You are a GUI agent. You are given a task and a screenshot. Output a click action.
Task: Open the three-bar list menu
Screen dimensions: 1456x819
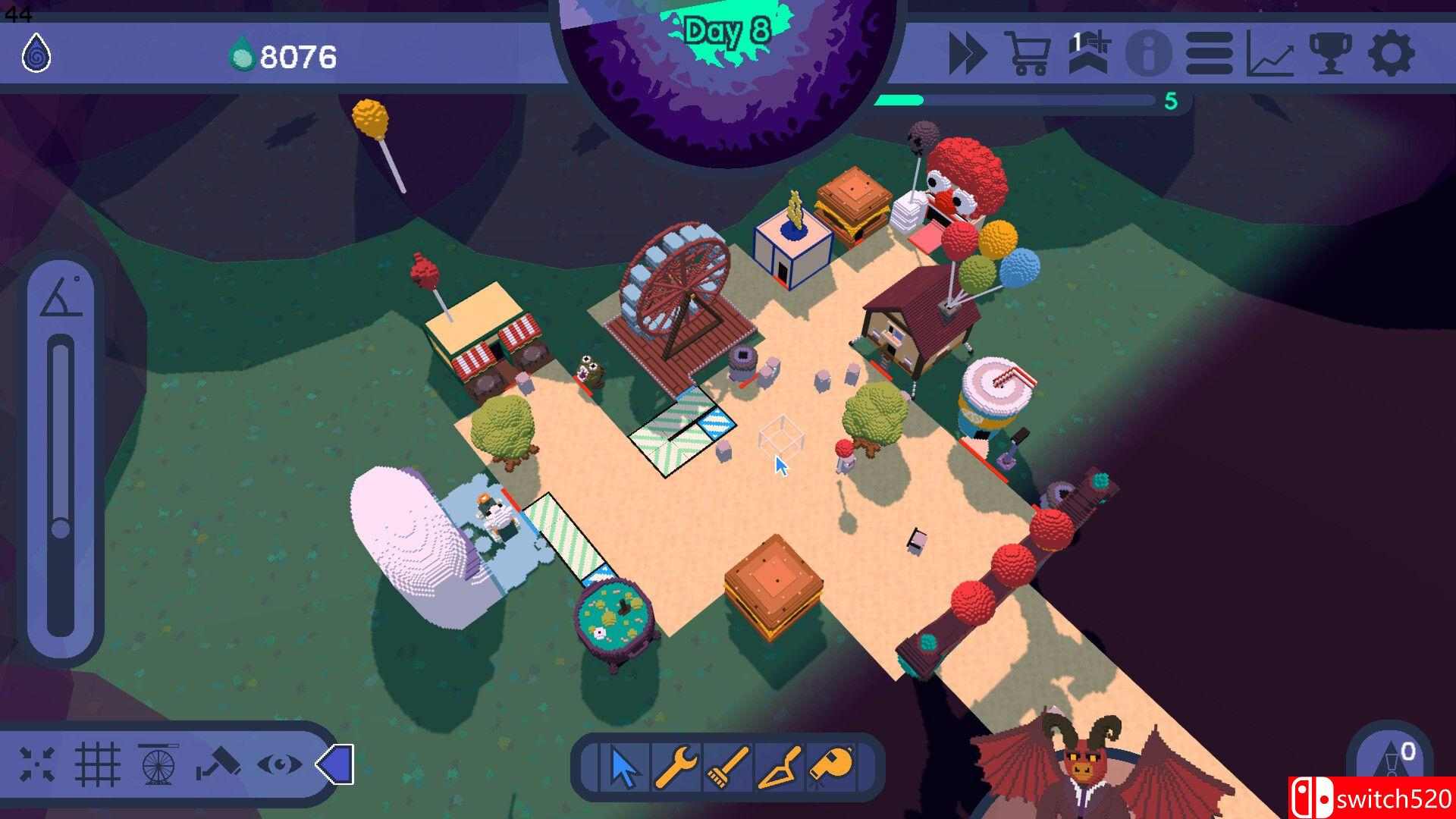tap(1209, 54)
